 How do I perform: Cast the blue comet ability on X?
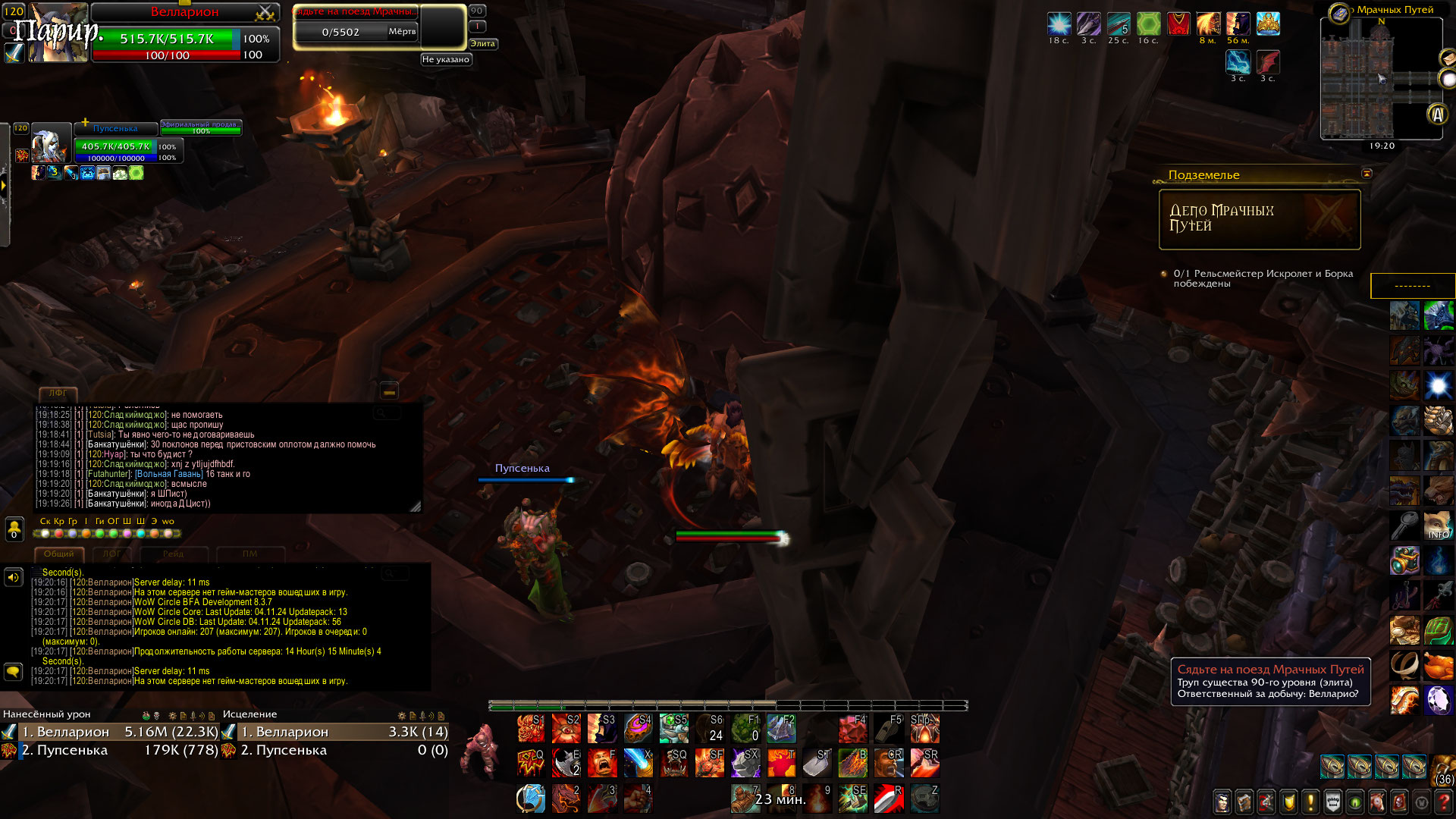[638, 764]
